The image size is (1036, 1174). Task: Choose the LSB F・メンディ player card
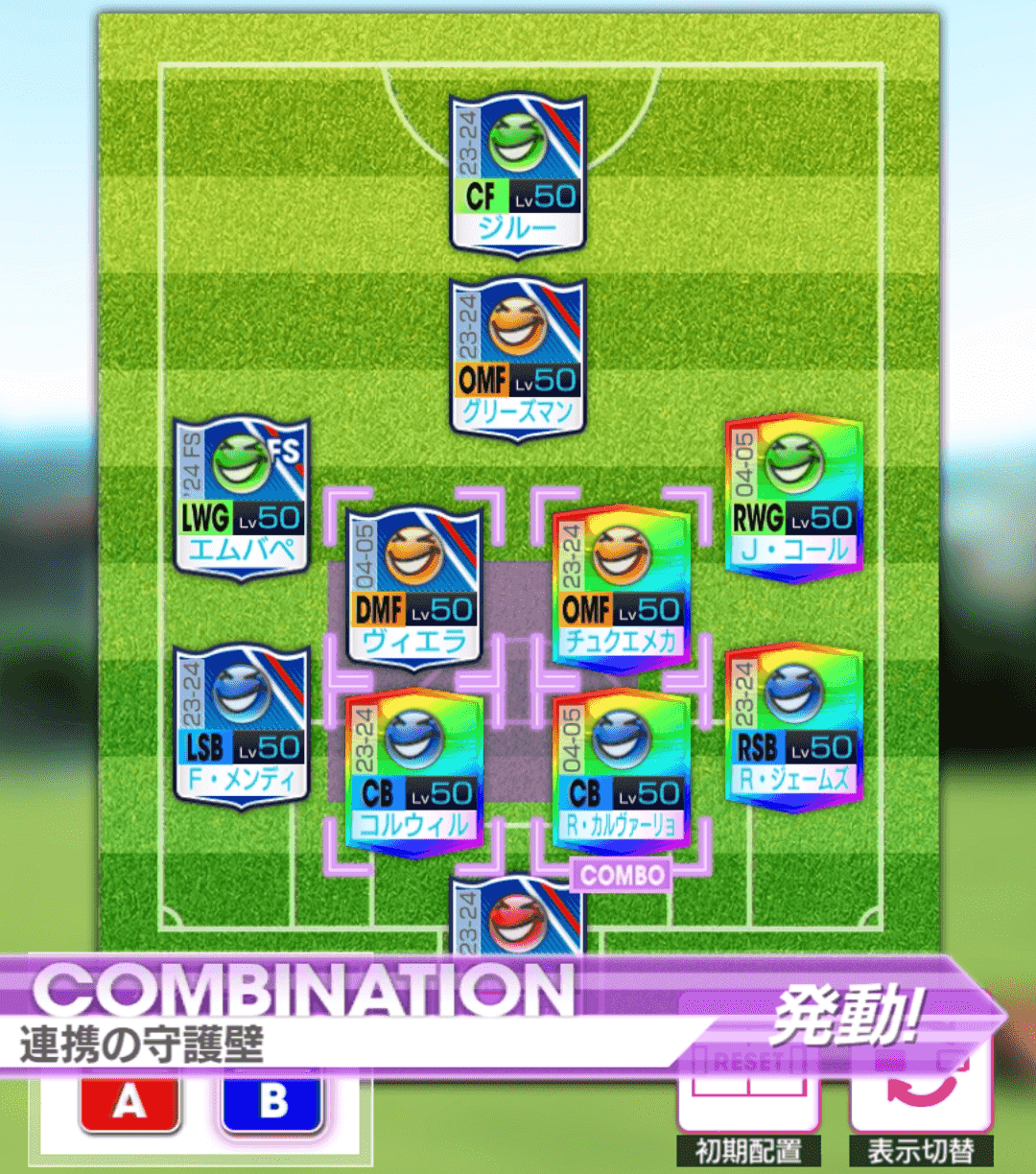(x=242, y=726)
